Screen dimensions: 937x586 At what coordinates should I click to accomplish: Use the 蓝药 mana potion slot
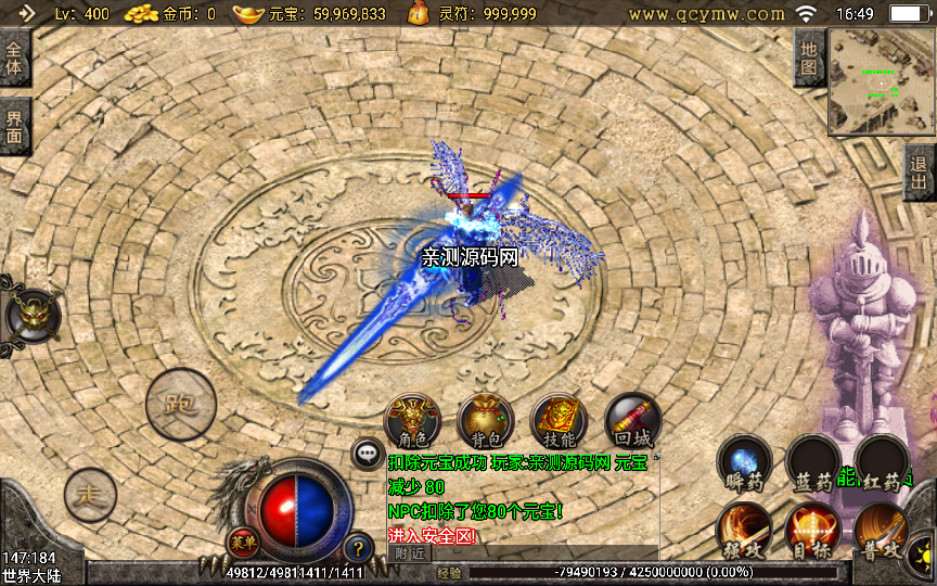(x=812, y=463)
